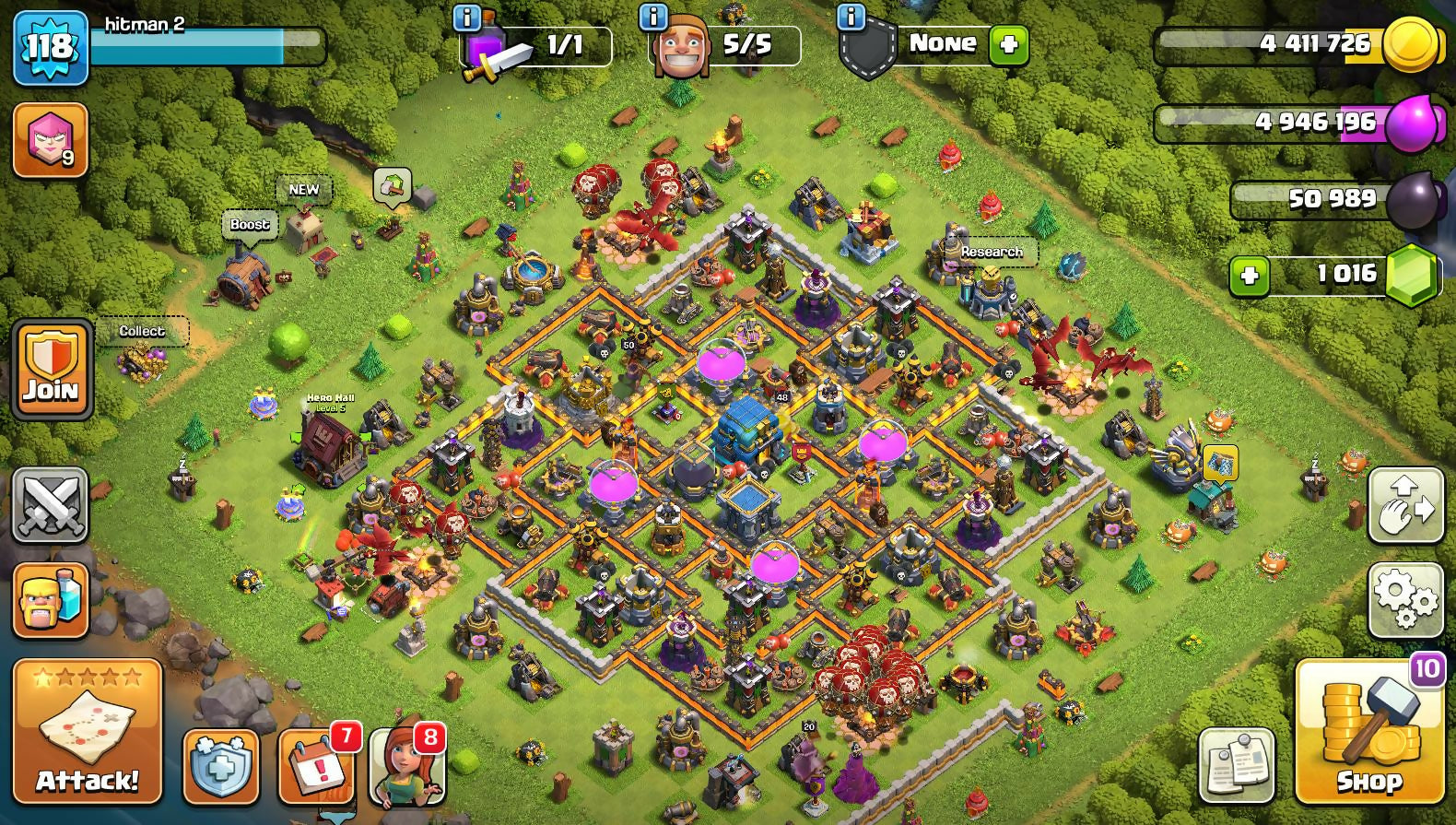
Task: Click the player level 118 badge
Action: click(51, 47)
